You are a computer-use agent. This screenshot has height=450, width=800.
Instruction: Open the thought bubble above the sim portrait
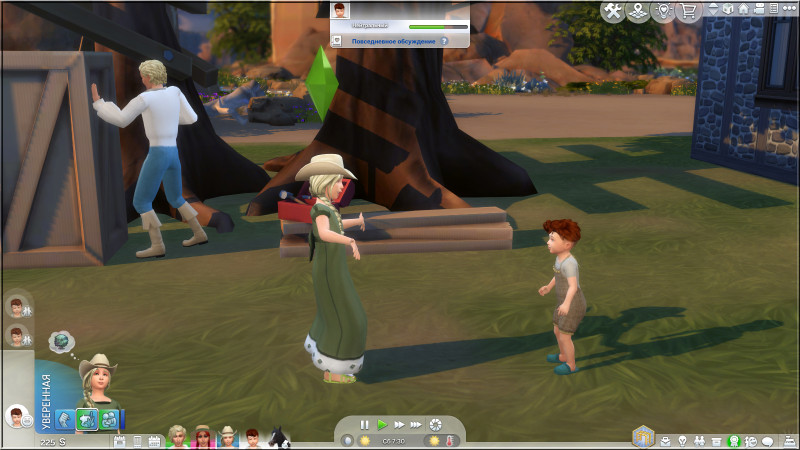(61, 342)
